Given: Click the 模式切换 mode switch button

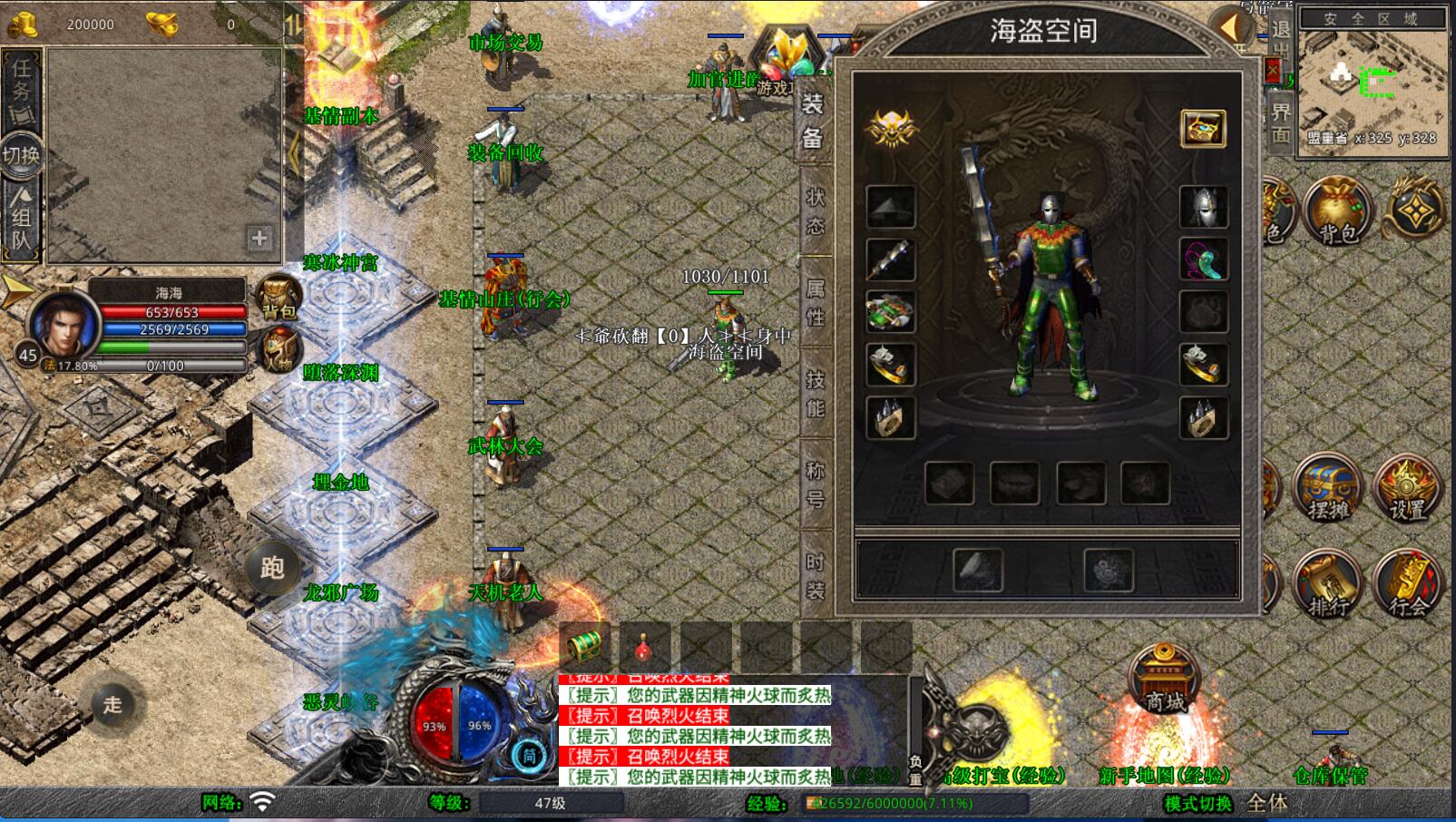Looking at the screenshot, I should tap(1197, 803).
